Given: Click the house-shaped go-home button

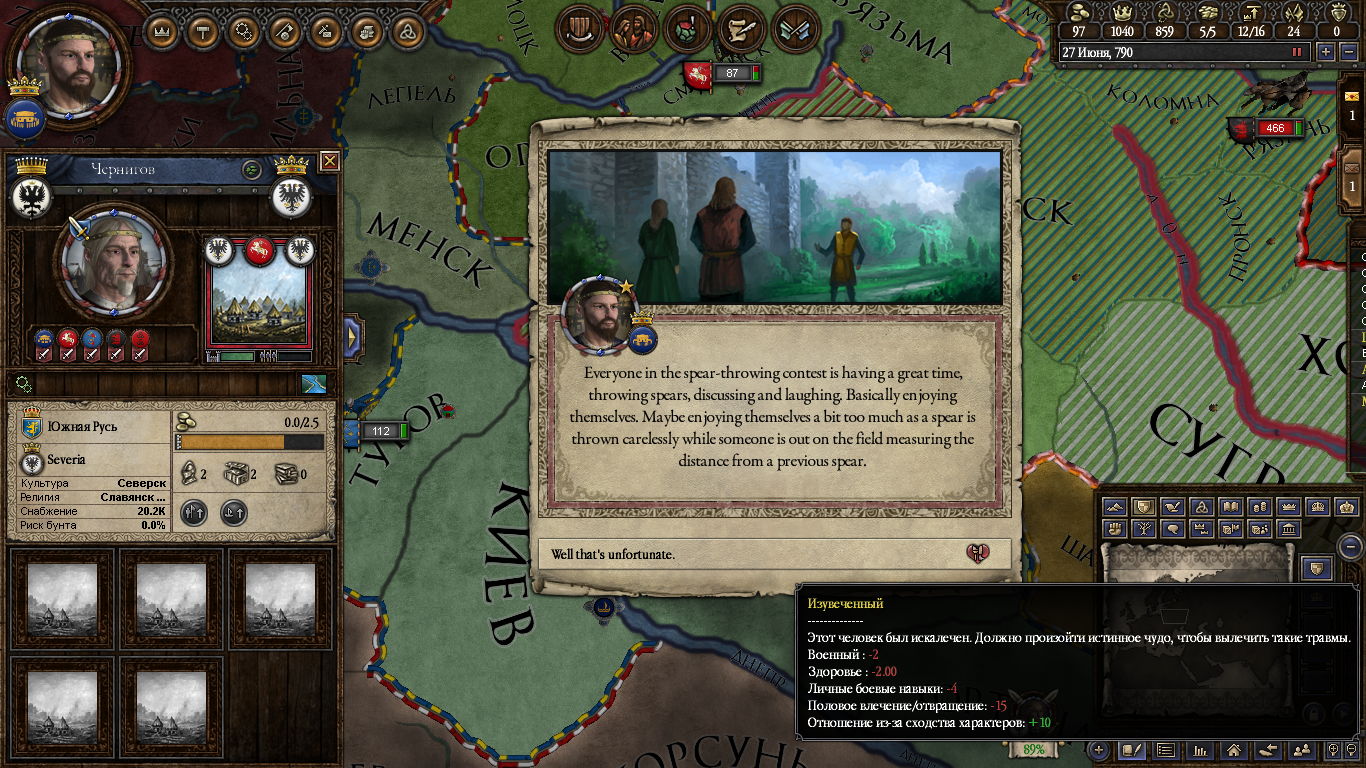Looking at the screenshot, I should [x=1234, y=749].
